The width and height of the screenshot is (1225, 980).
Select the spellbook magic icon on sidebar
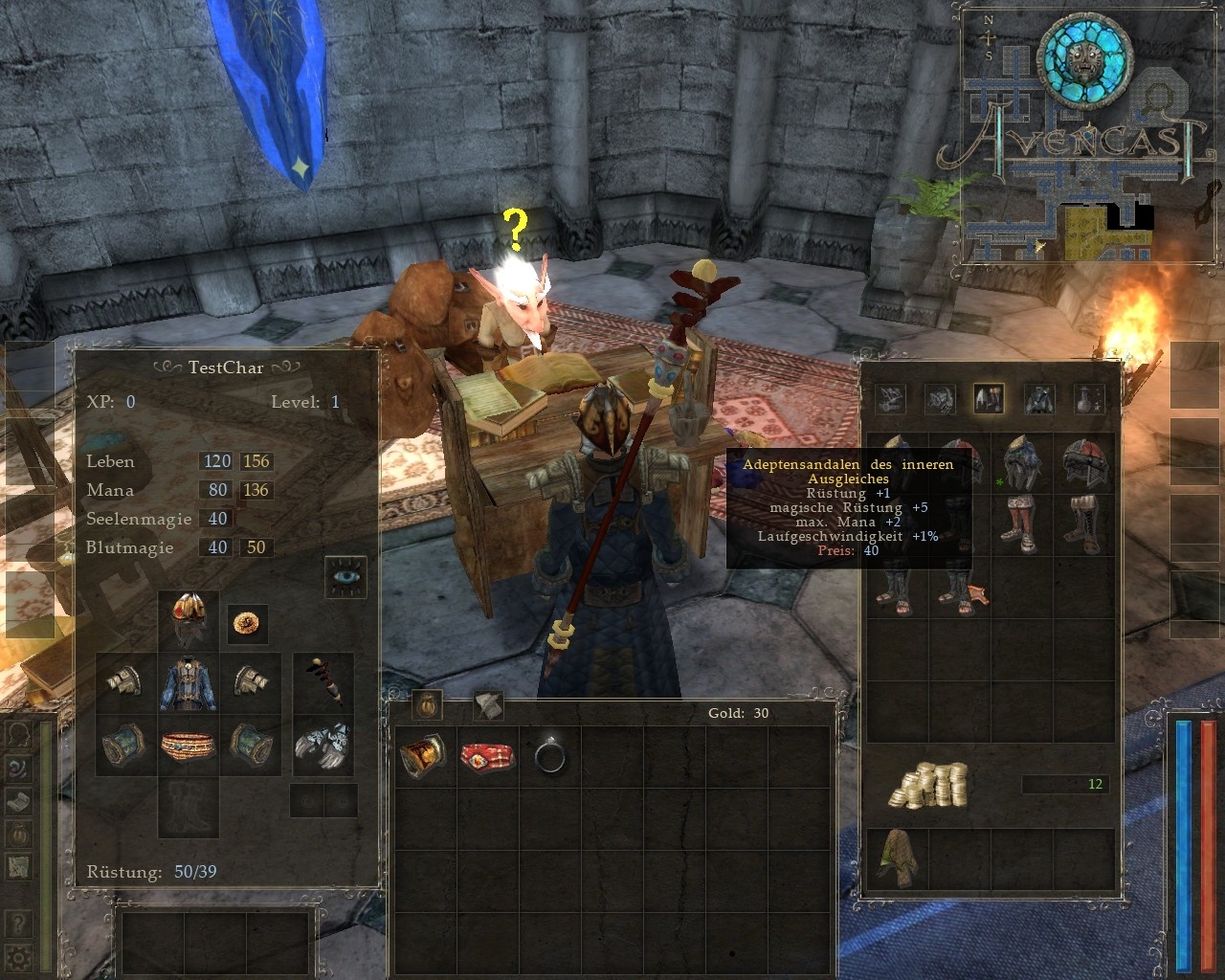pos(17,768)
